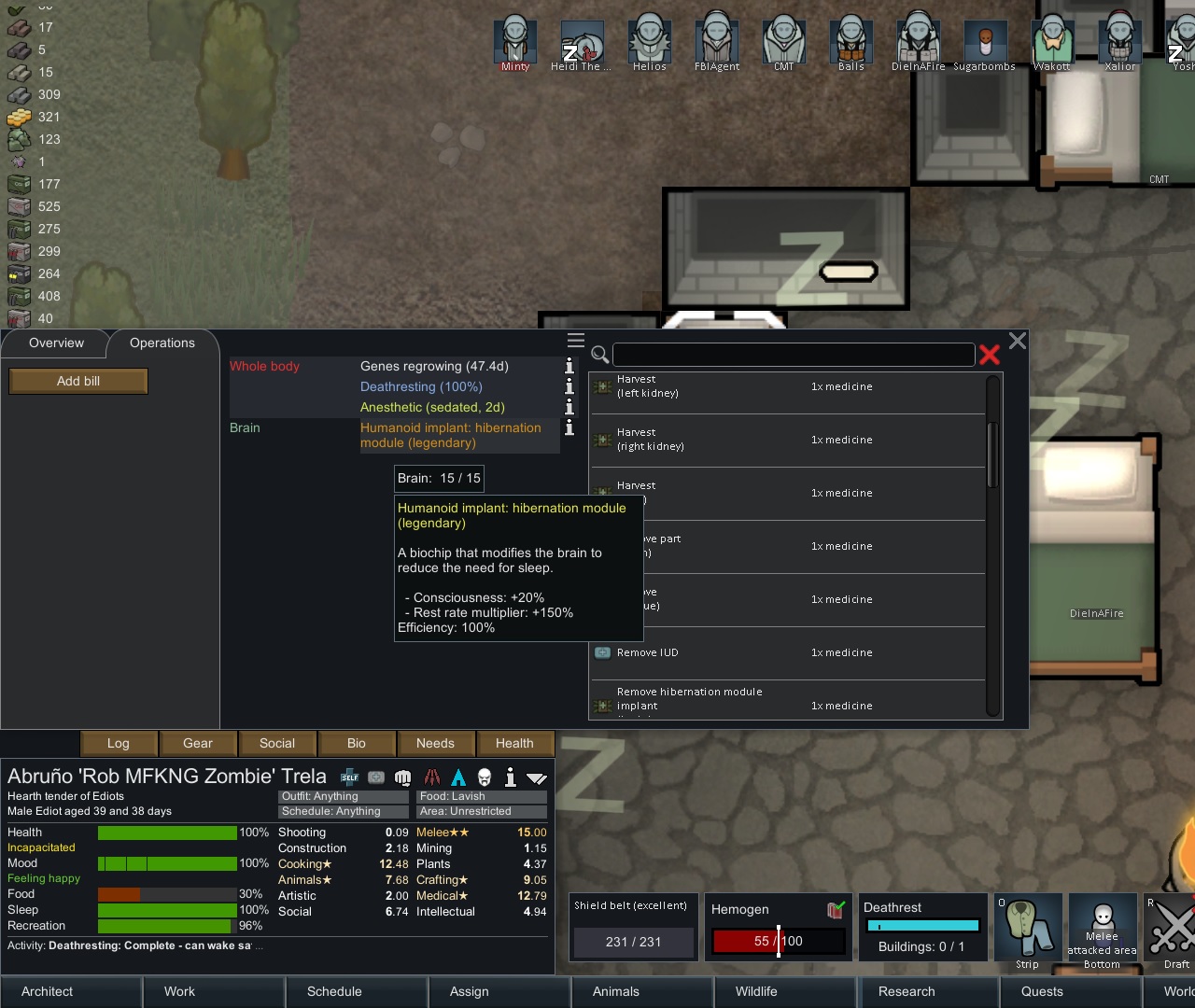Click the magnifying glass in the operations search
The image size is (1195, 1008).
[x=600, y=356]
